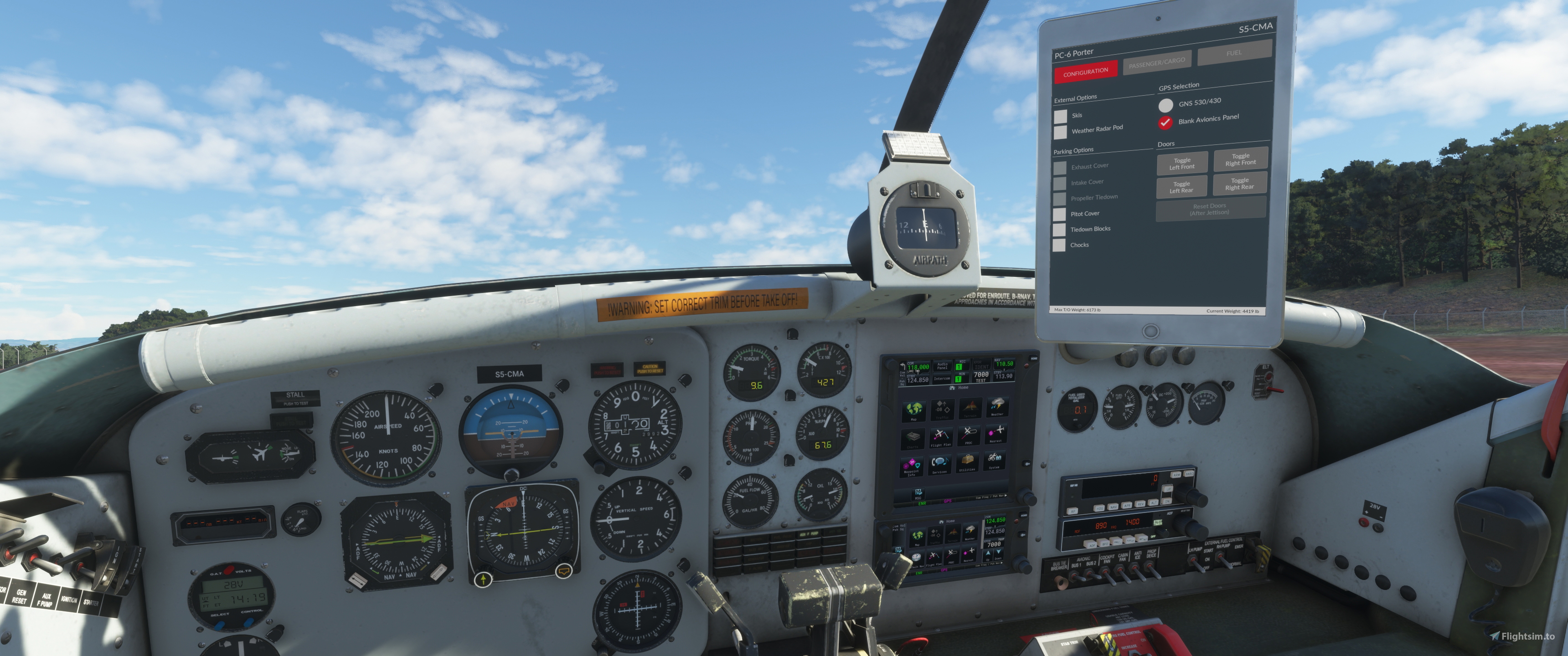1568x656 pixels.
Task: Open Services on the GPS home screen
Action: pyautogui.click(x=940, y=464)
